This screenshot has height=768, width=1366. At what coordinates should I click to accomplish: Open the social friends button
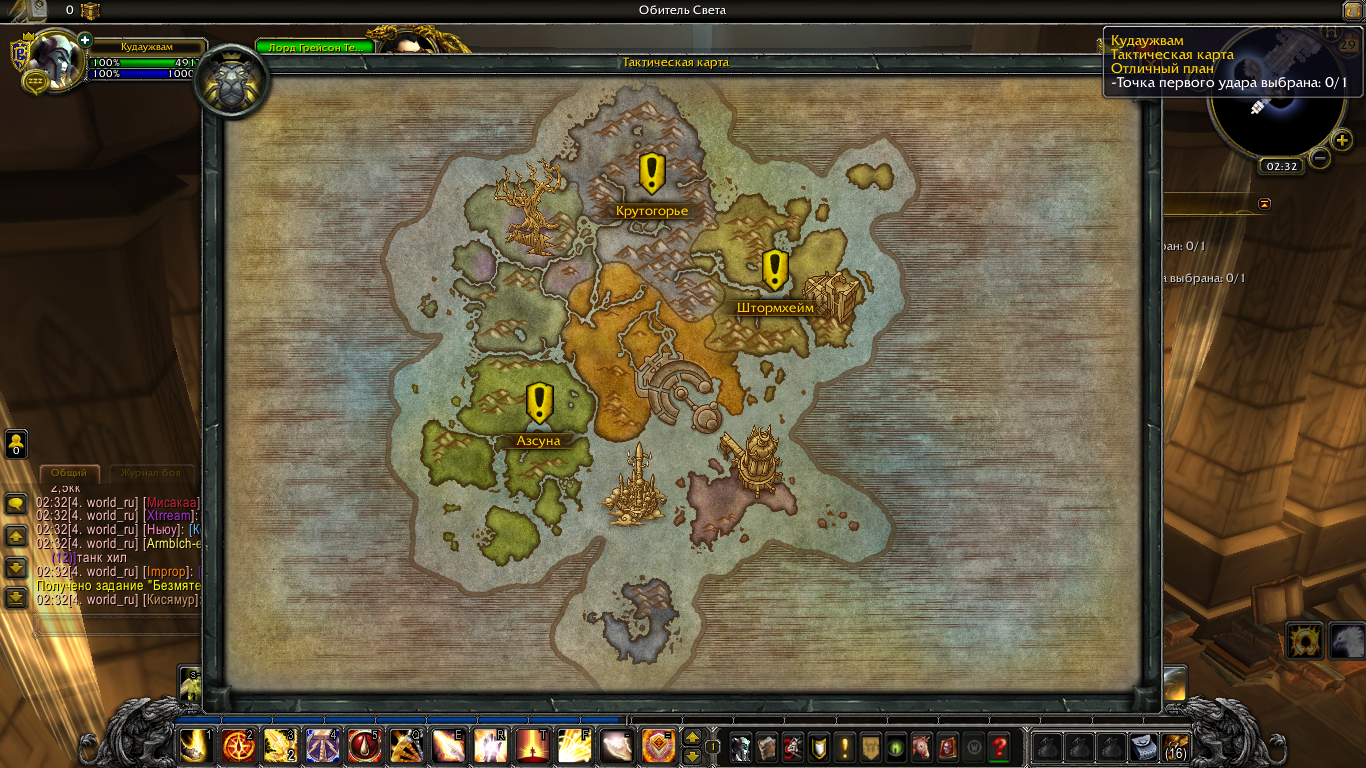[16, 444]
